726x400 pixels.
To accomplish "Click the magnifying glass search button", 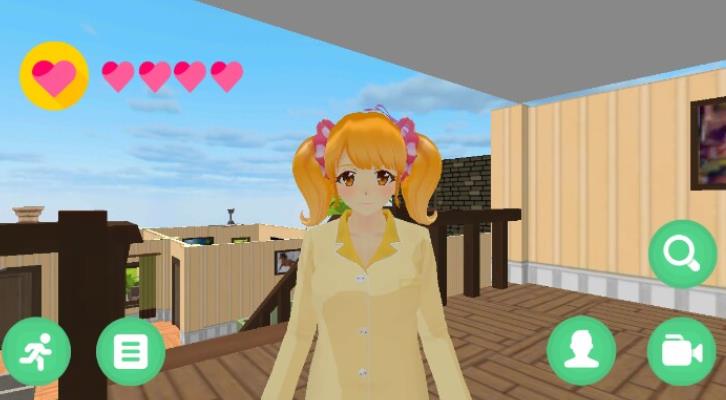I will click(682, 254).
